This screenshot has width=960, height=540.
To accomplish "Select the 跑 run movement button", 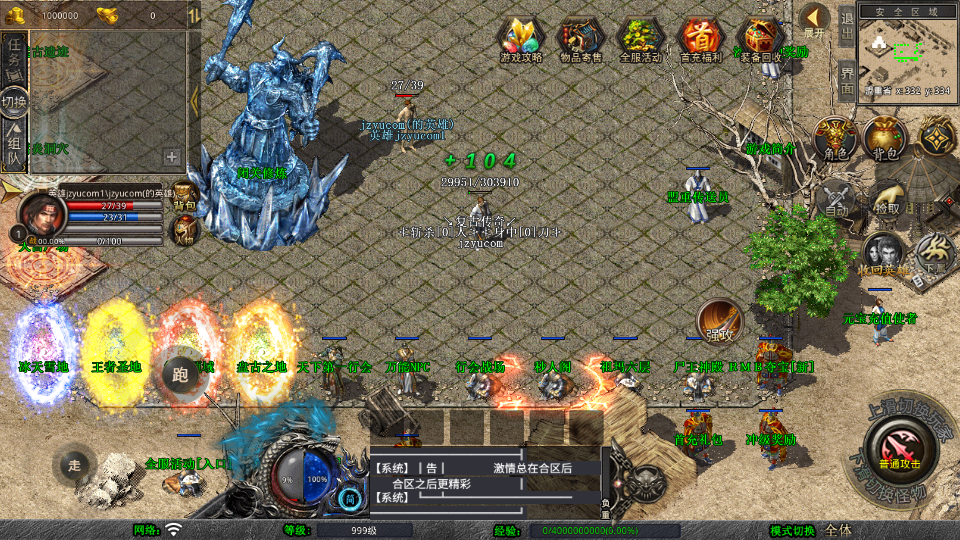I will click(x=180, y=375).
